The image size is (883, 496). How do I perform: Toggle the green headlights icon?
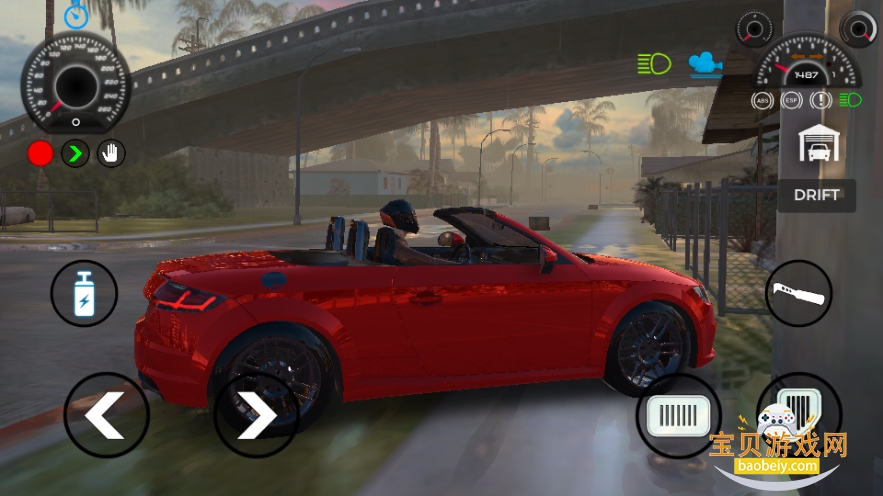pyautogui.click(x=654, y=65)
